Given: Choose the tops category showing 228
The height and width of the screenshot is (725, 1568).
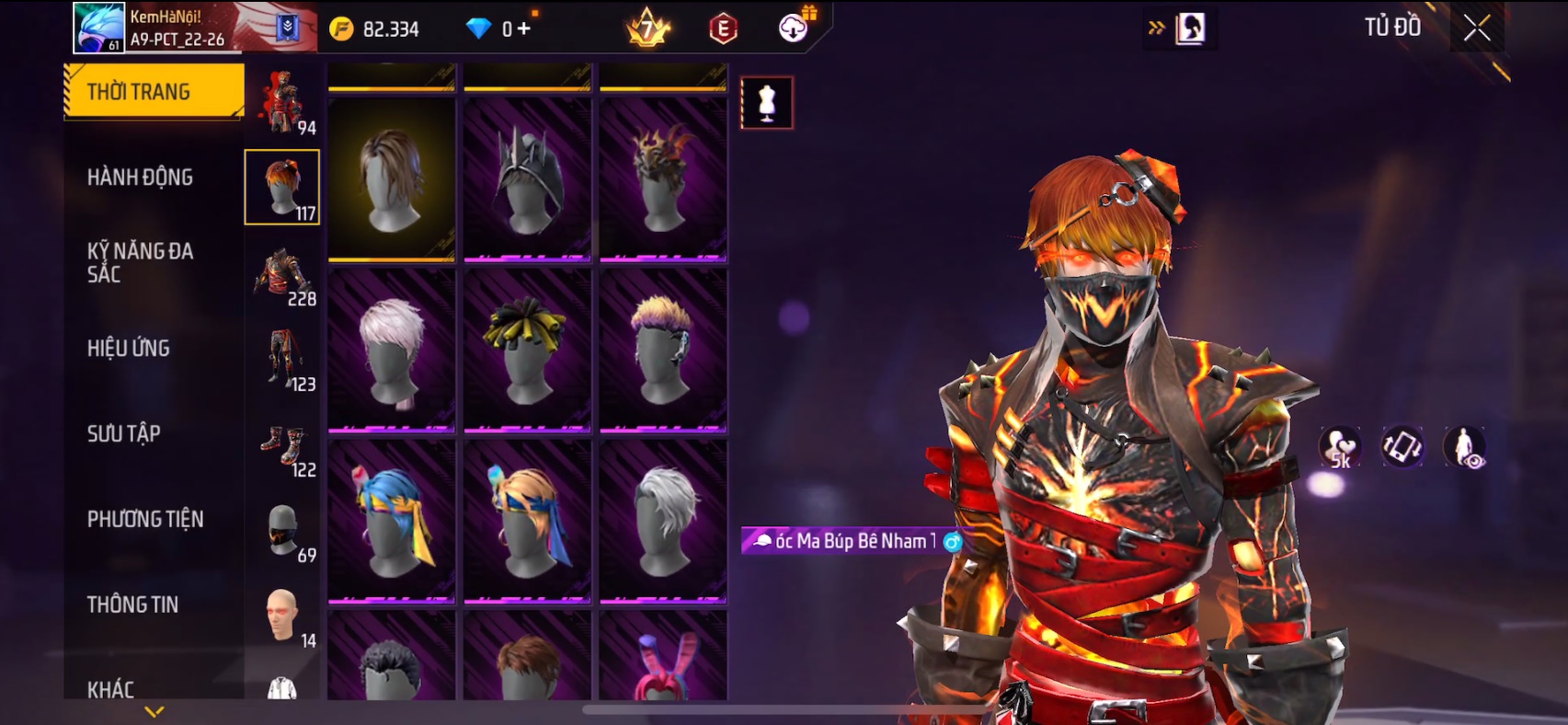Looking at the screenshot, I should (283, 273).
